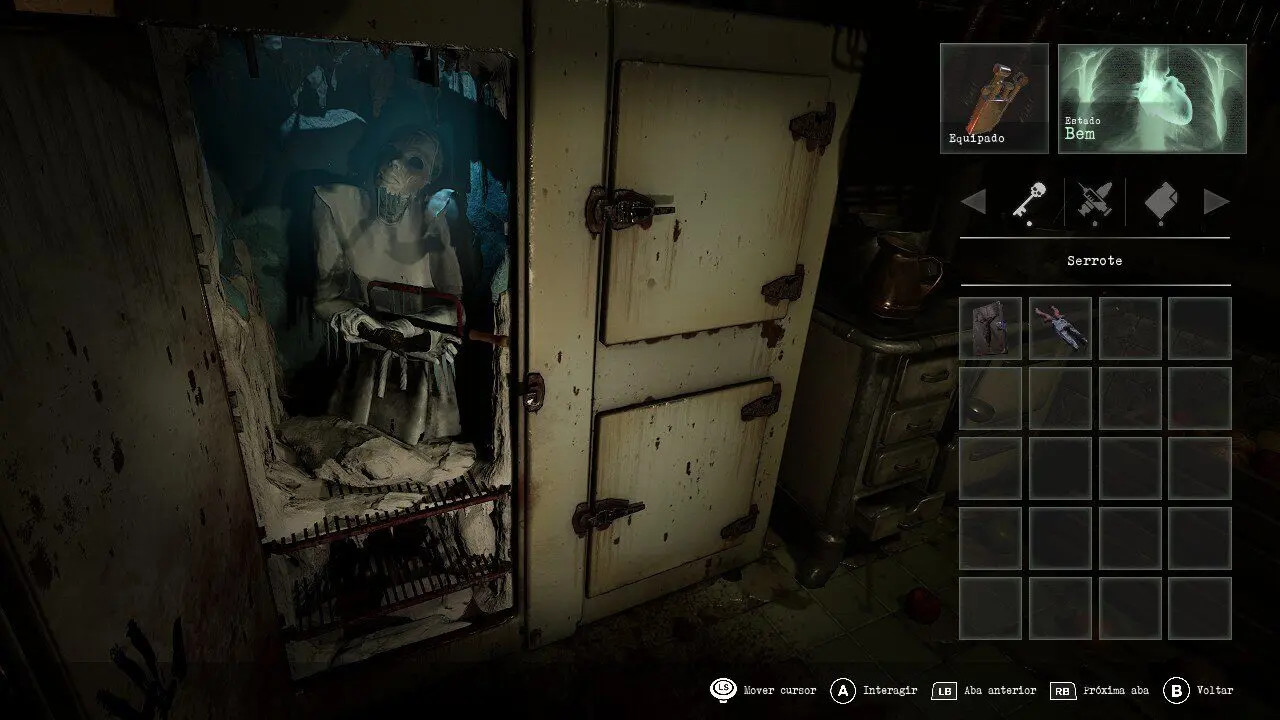Switch to the documents folder tab
This screenshot has height=720, width=1280.
point(1160,201)
